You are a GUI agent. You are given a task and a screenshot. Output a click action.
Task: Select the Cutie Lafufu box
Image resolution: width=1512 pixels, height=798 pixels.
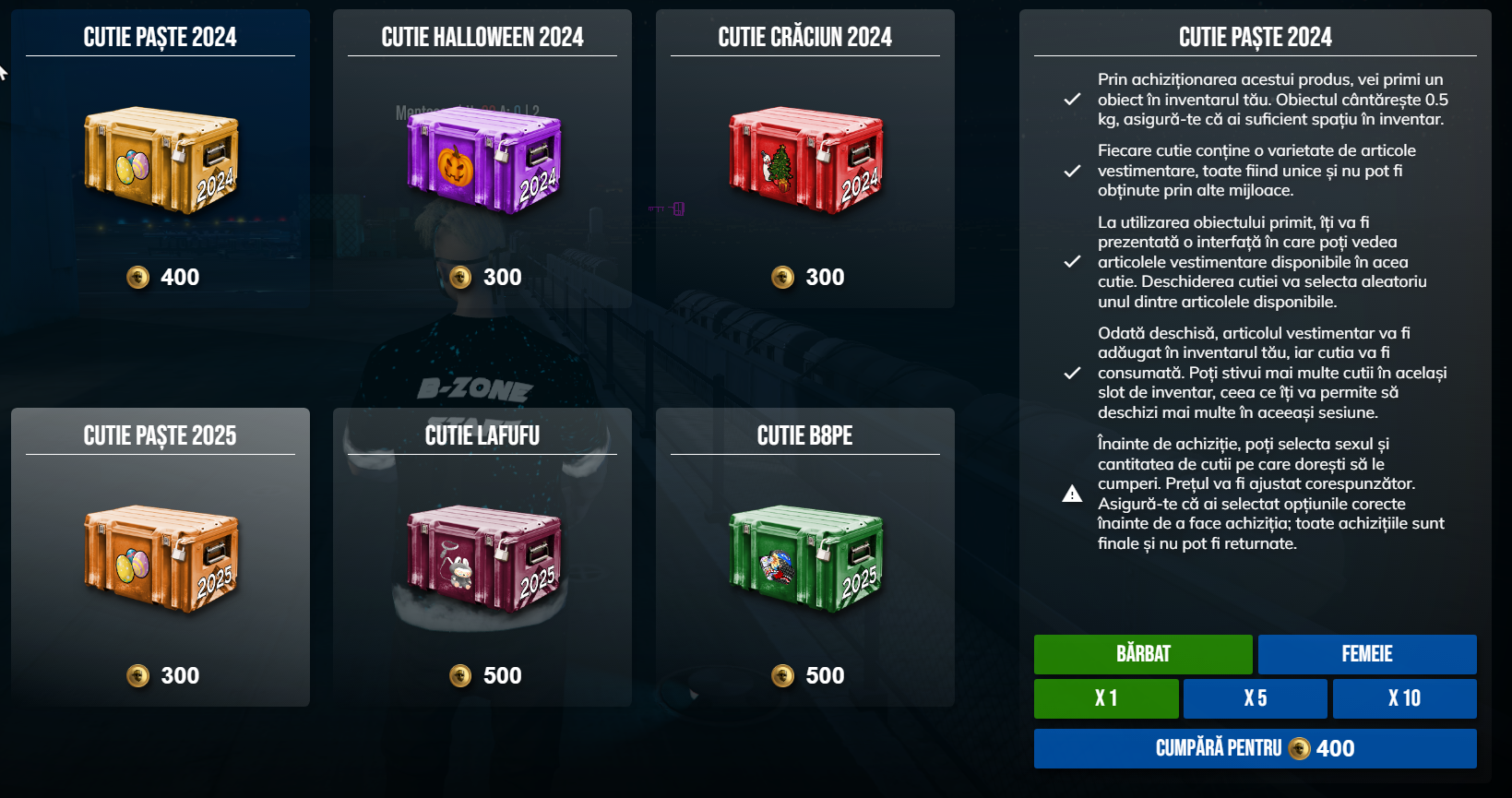[x=482, y=557]
